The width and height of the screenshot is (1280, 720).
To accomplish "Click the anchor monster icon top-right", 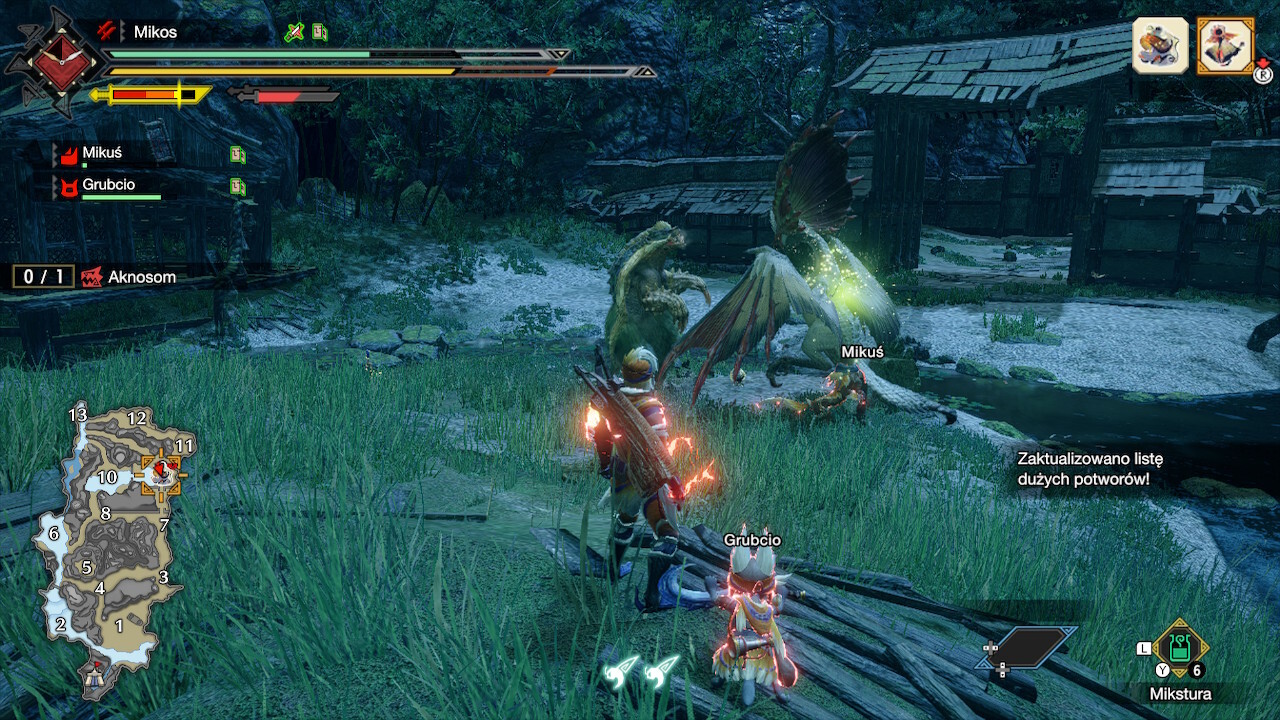I will click(x=1225, y=46).
